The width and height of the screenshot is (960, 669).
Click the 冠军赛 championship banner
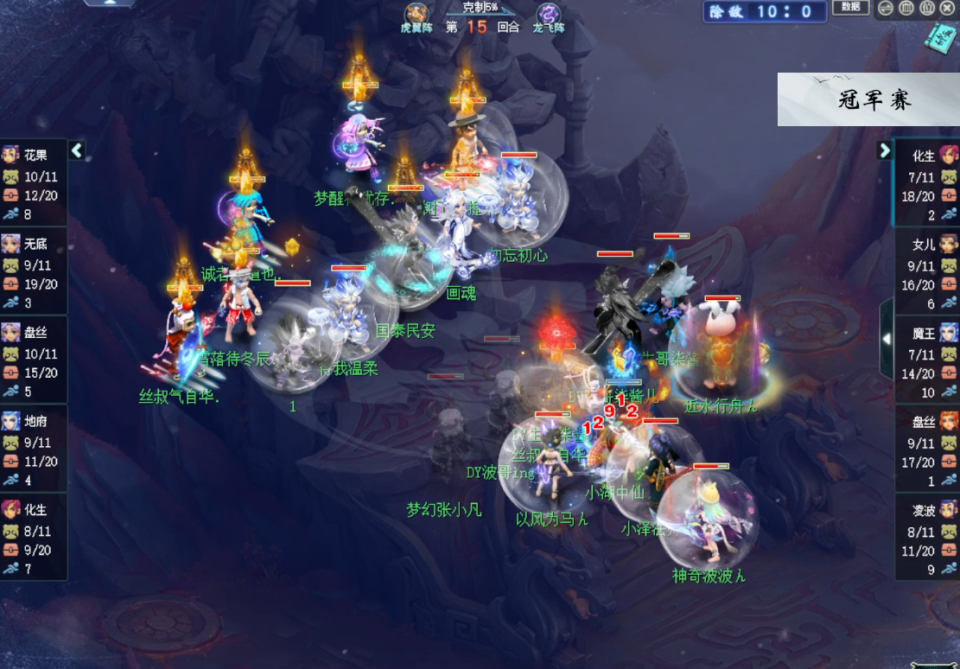[x=868, y=100]
